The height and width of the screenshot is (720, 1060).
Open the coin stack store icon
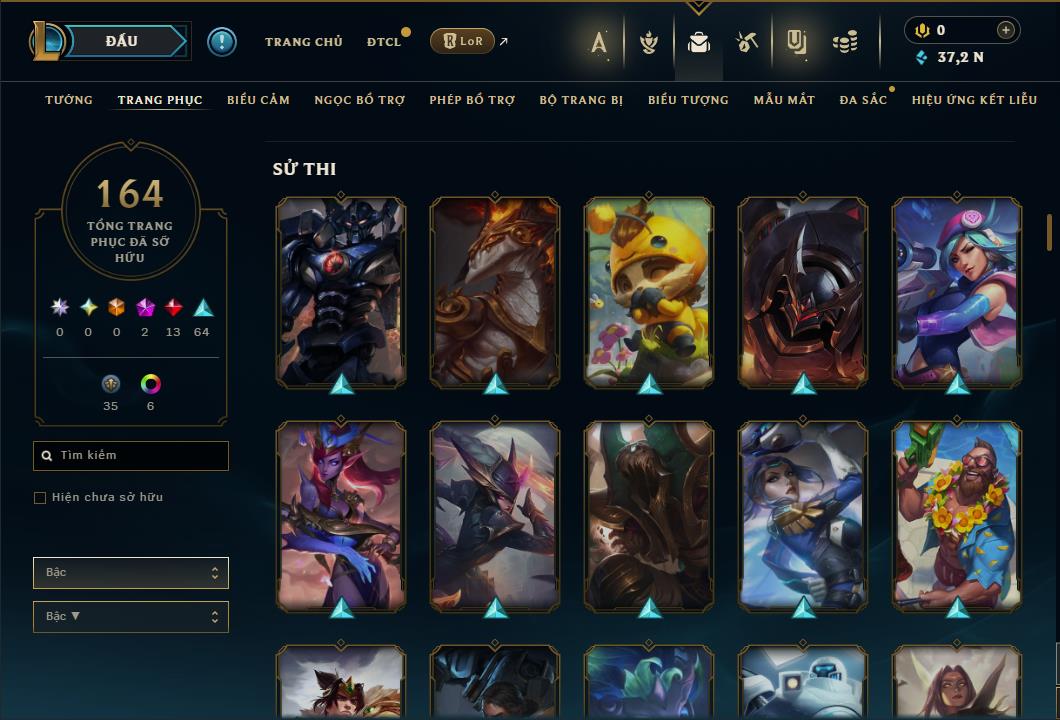point(845,42)
